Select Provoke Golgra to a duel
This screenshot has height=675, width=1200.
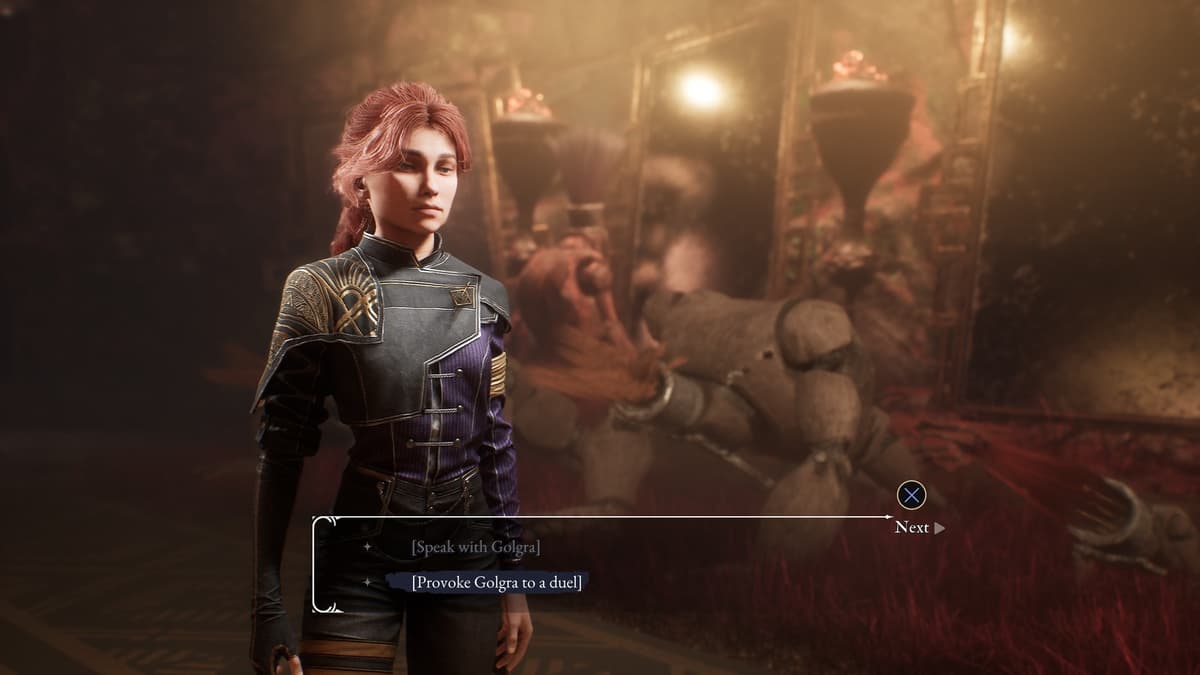496,582
